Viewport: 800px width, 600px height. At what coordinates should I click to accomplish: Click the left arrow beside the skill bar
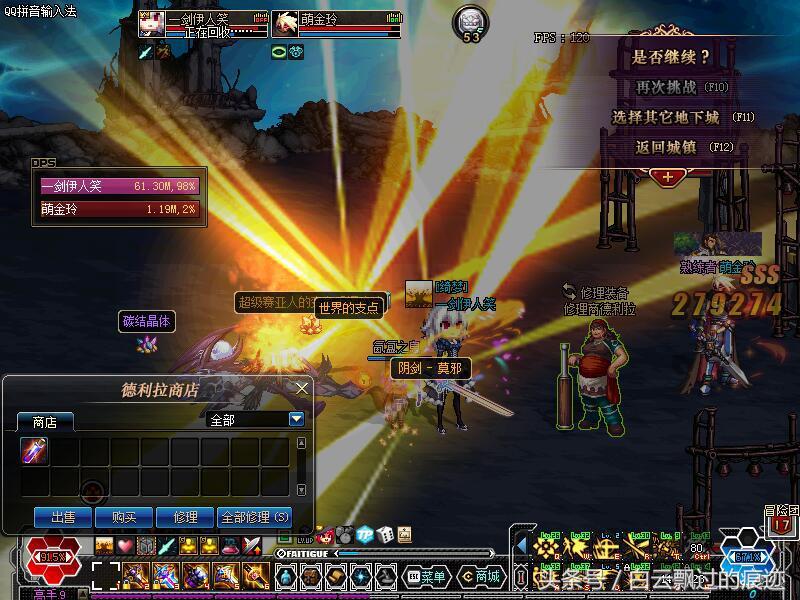[521, 546]
